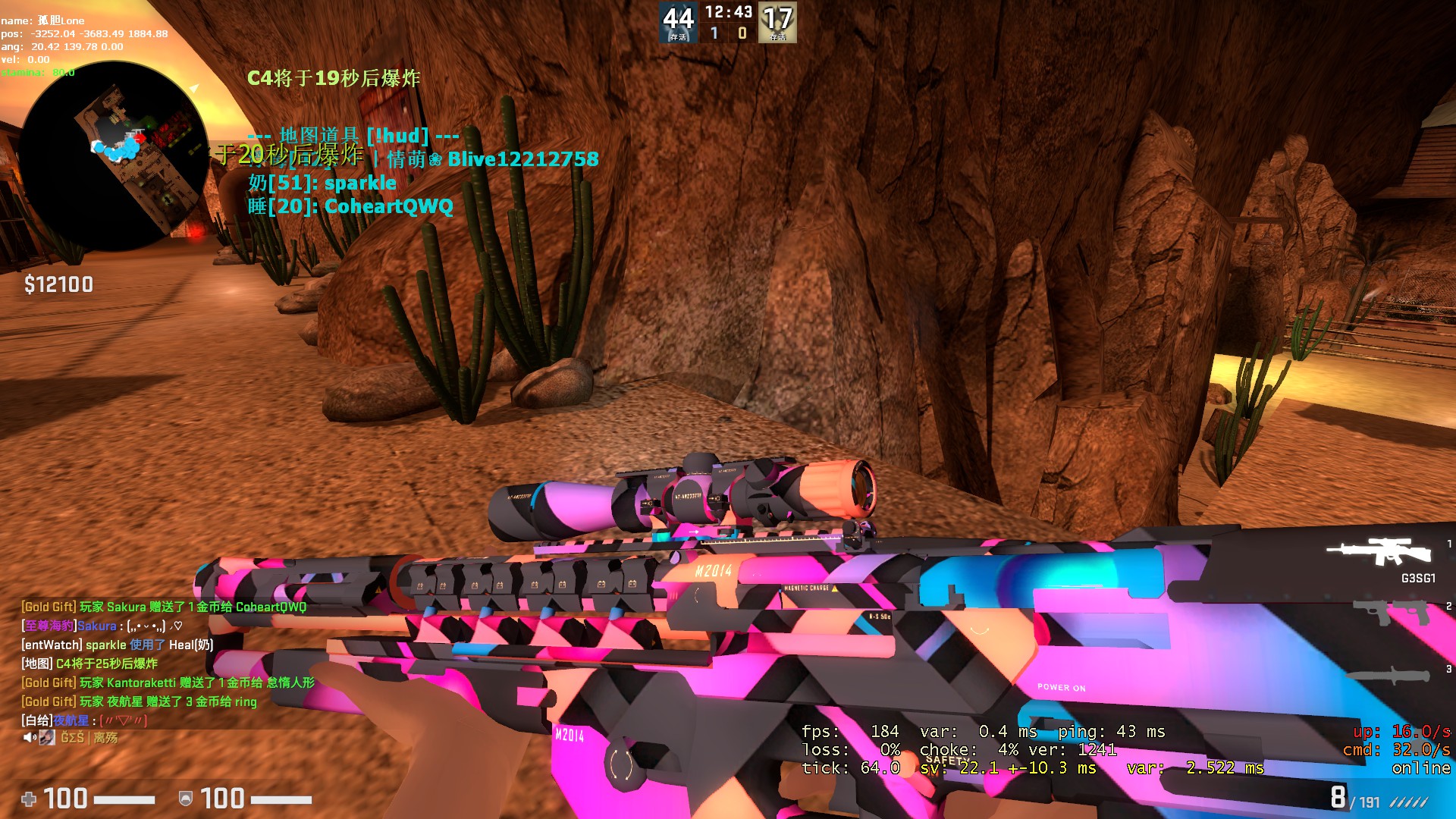The height and width of the screenshot is (819, 1456).
Task: Click the sparkle Heal(奶) chat message
Action: (116, 645)
